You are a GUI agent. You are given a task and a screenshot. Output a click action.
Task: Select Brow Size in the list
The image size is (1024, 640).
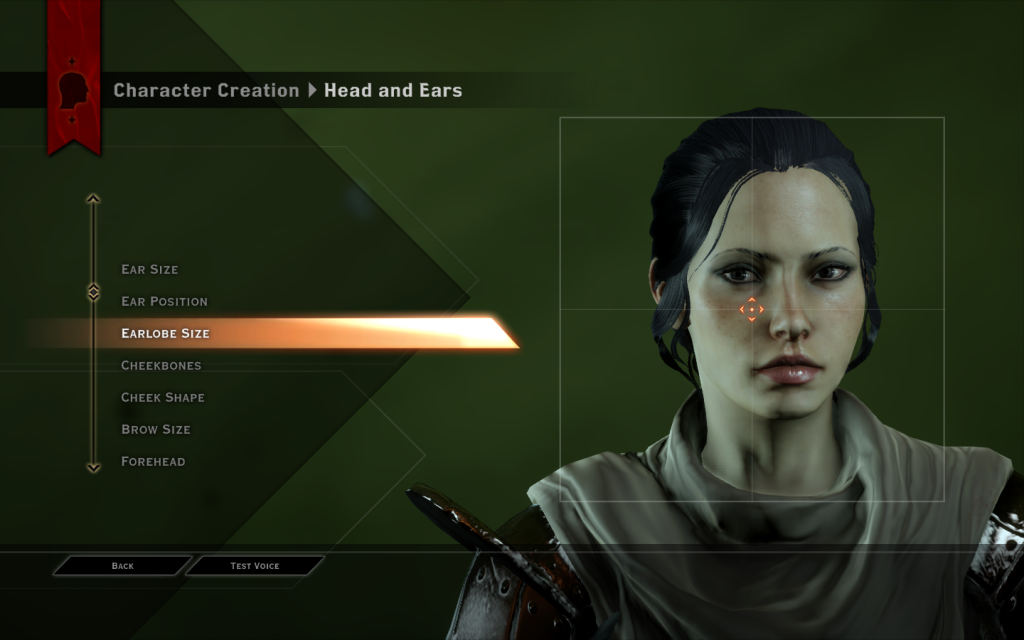(x=156, y=430)
